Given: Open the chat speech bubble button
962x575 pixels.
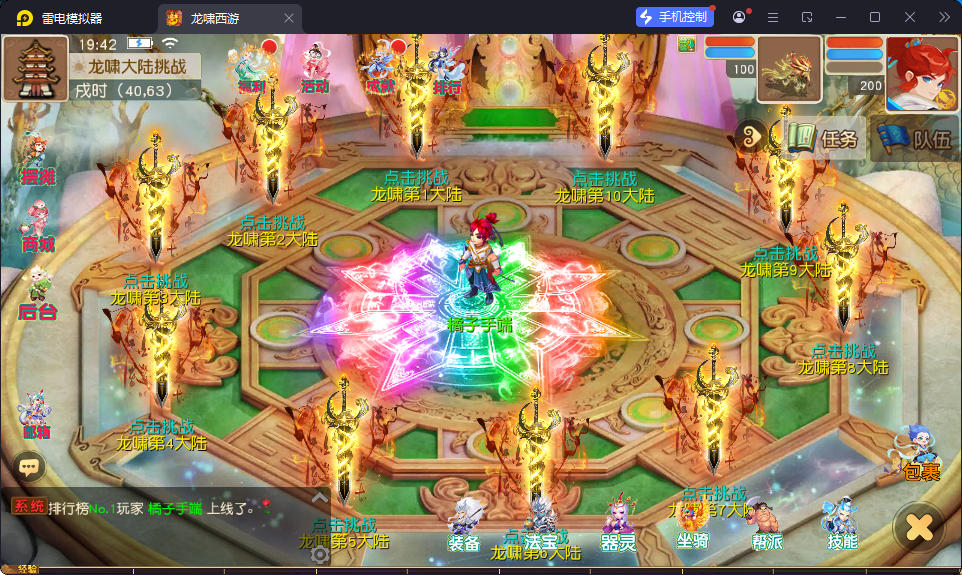Looking at the screenshot, I should click(x=29, y=465).
